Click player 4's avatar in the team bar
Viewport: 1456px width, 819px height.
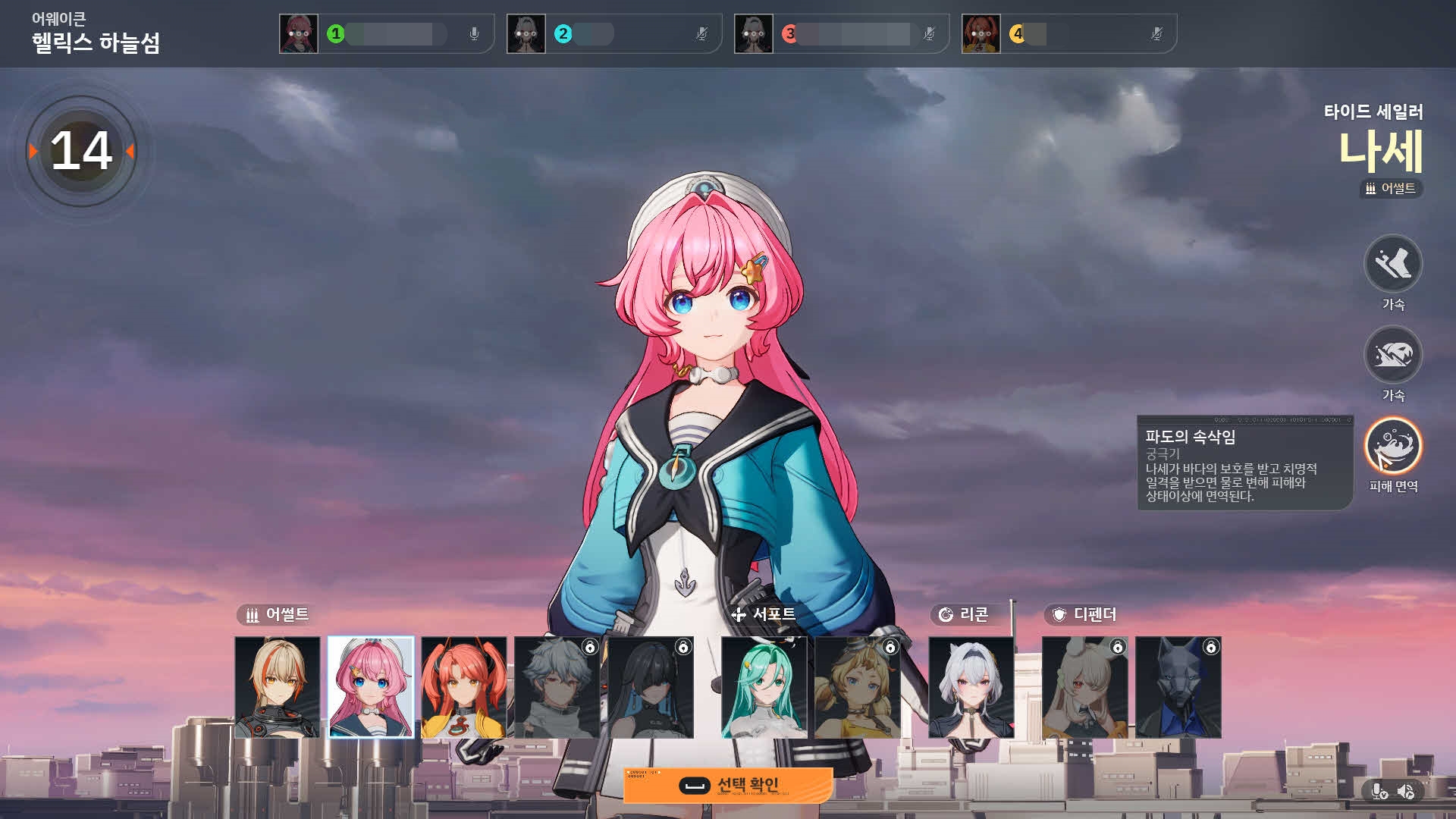[x=981, y=34]
